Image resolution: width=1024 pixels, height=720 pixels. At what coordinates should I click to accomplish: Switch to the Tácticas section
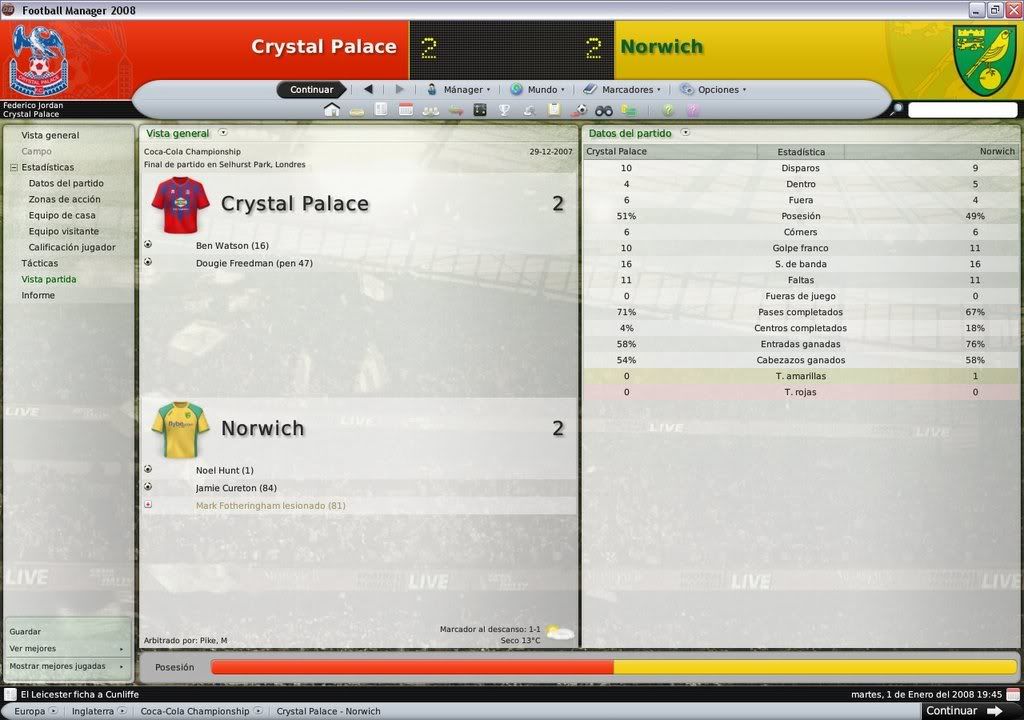point(40,263)
